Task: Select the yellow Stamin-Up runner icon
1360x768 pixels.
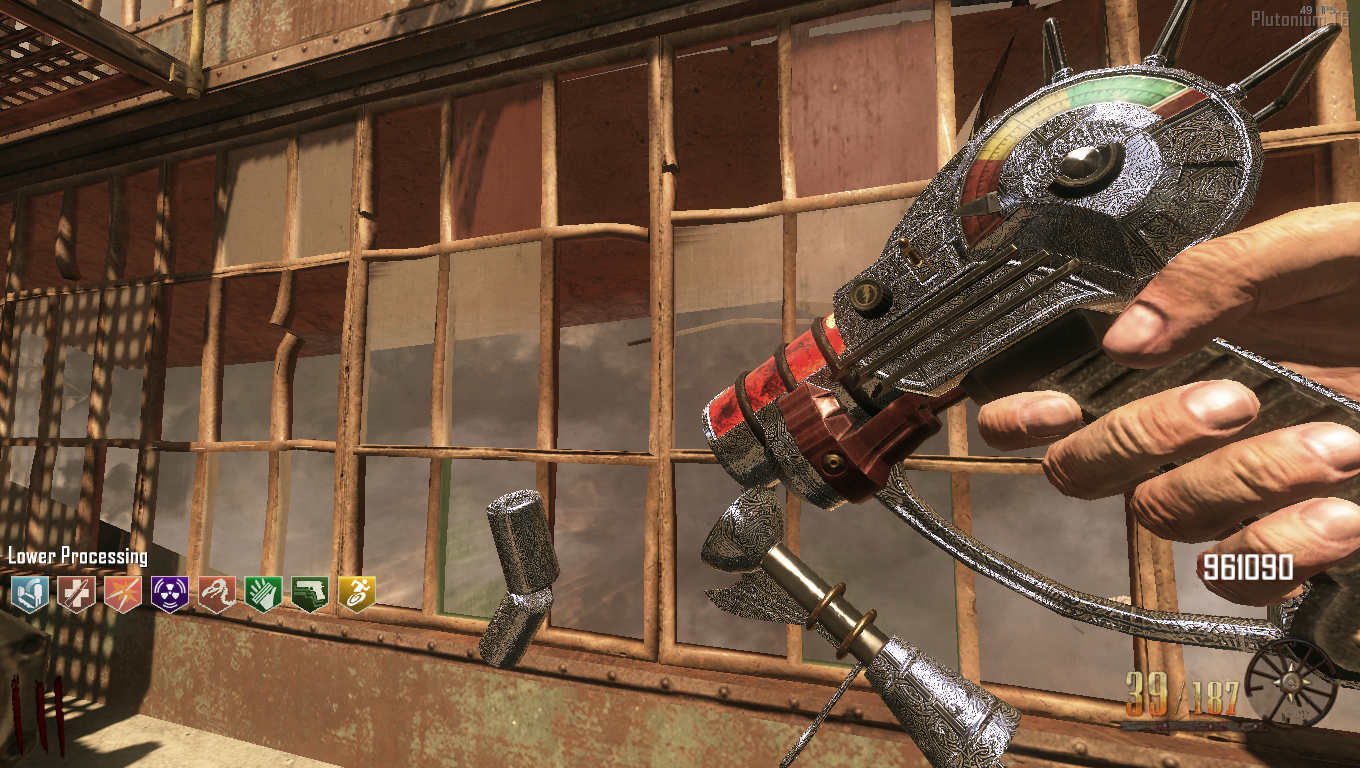Action: coord(356,594)
